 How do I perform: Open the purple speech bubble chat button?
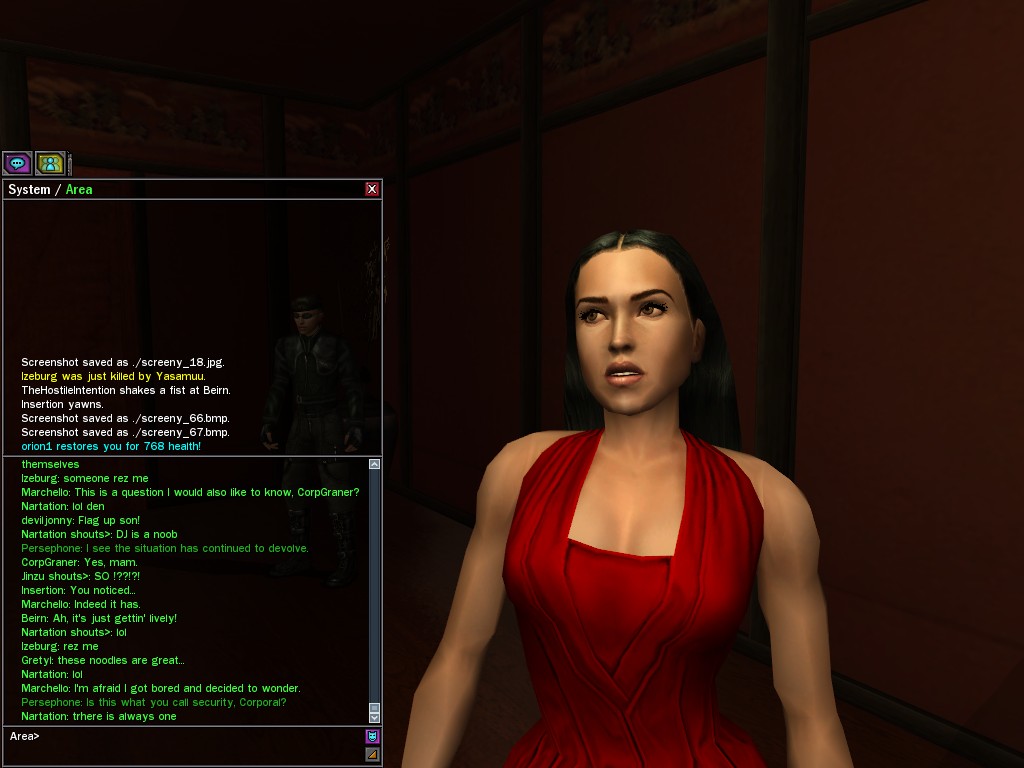click(x=17, y=163)
